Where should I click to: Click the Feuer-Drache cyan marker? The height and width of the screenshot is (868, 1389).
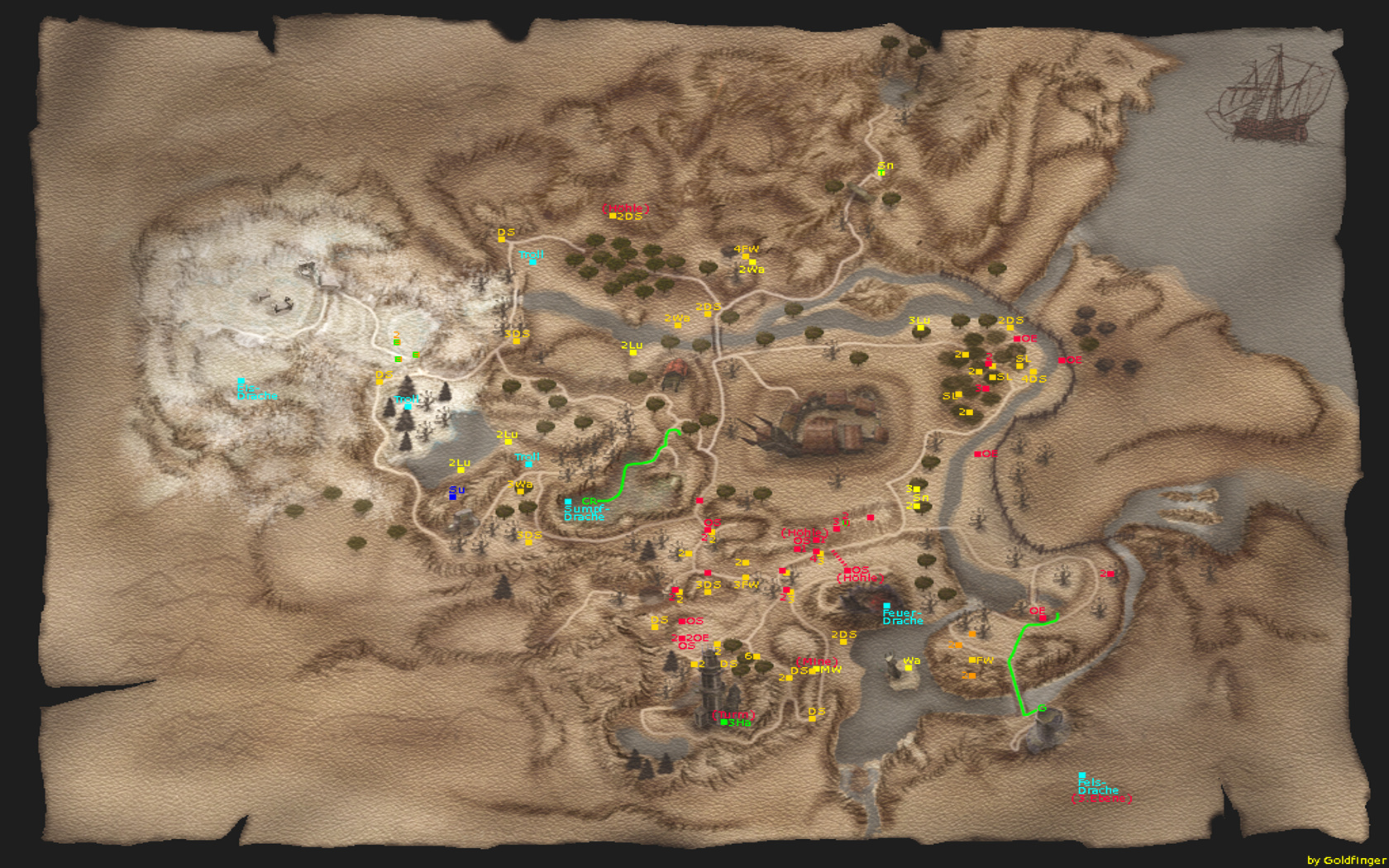click(x=886, y=606)
